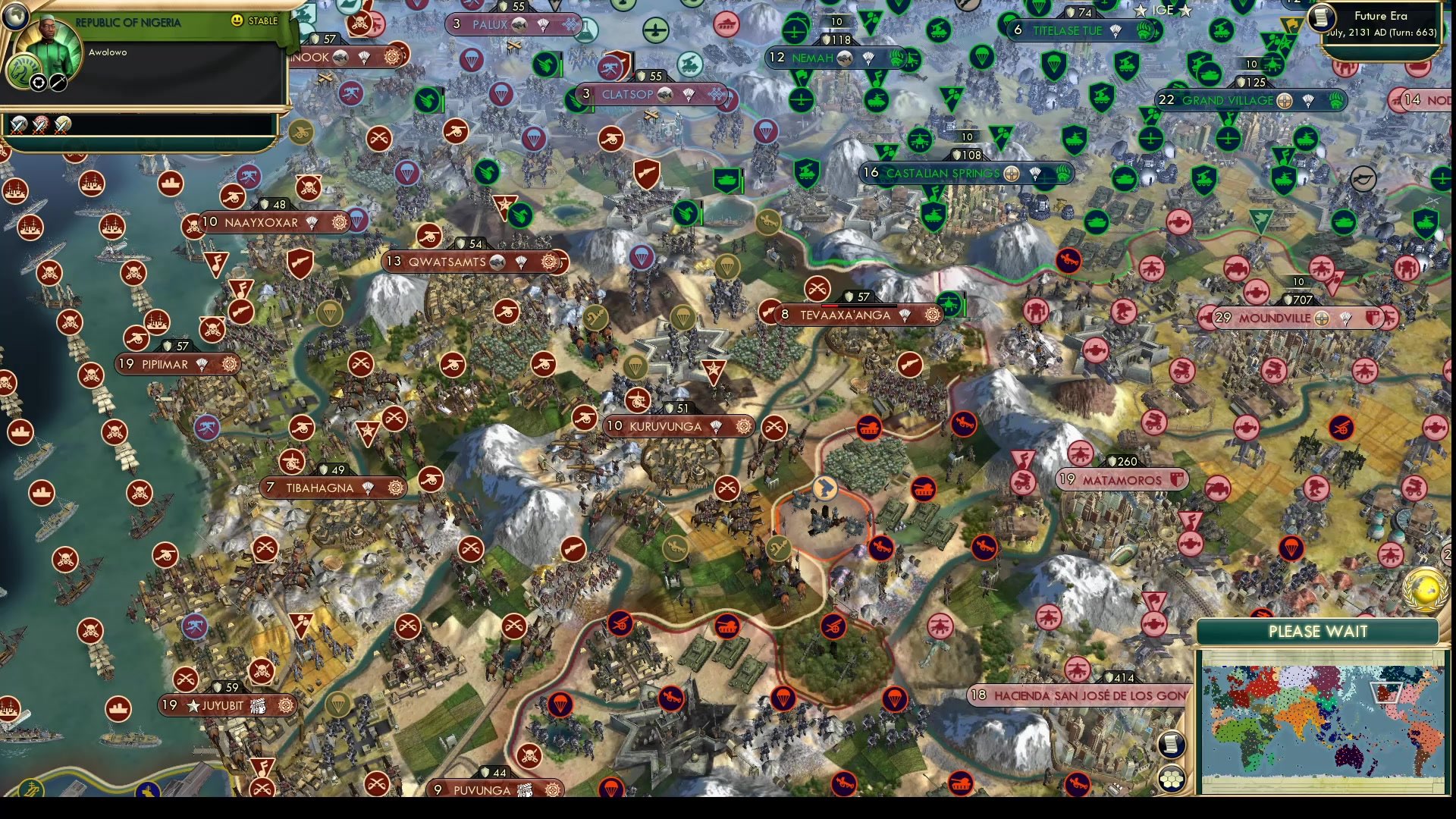Click the gear connection icon on Naayxoxar banner
This screenshot has height=819, width=1456.
pyautogui.click(x=341, y=221)
